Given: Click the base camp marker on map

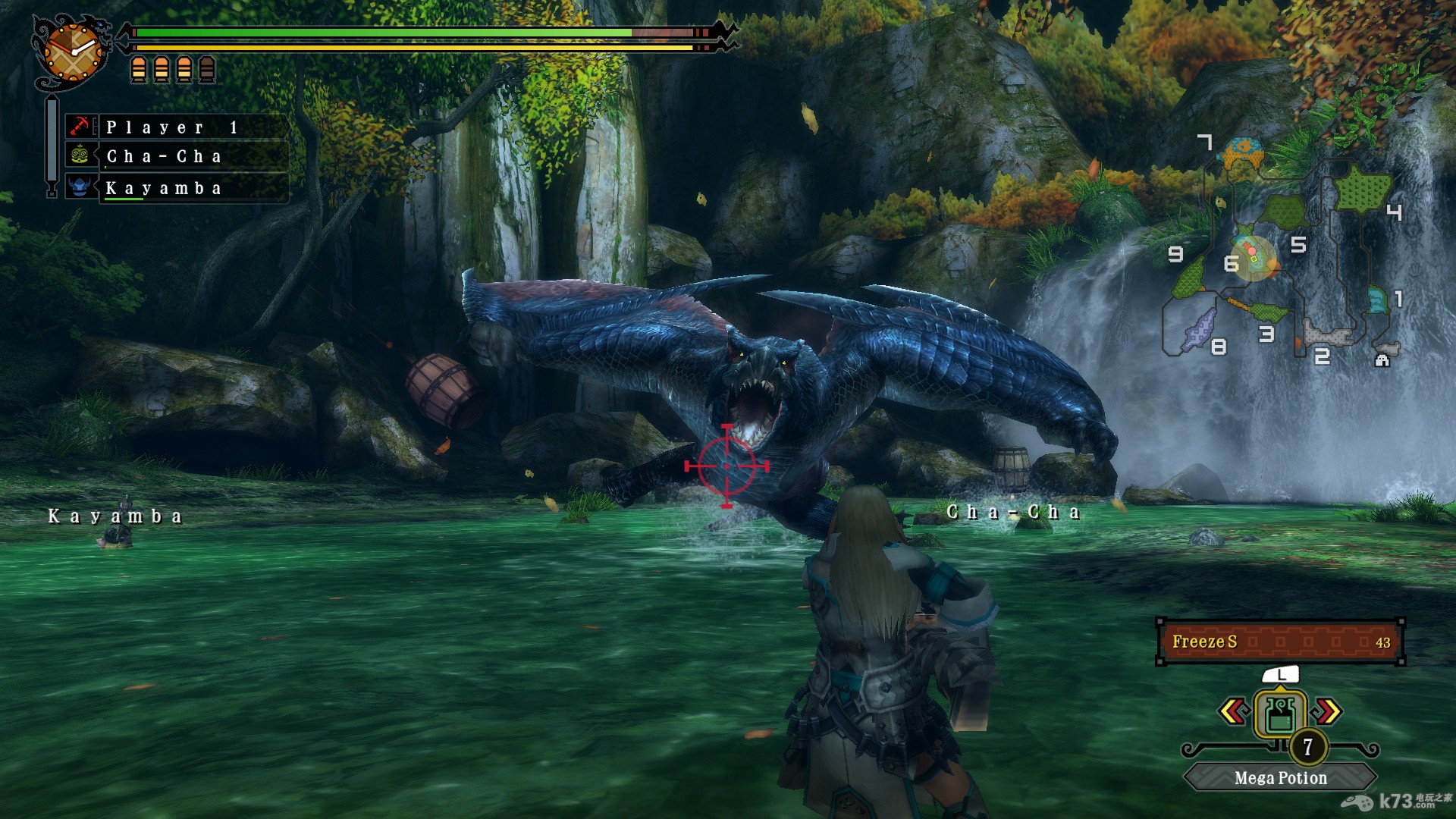Looking at the screenshot, I should (1382, 360).
